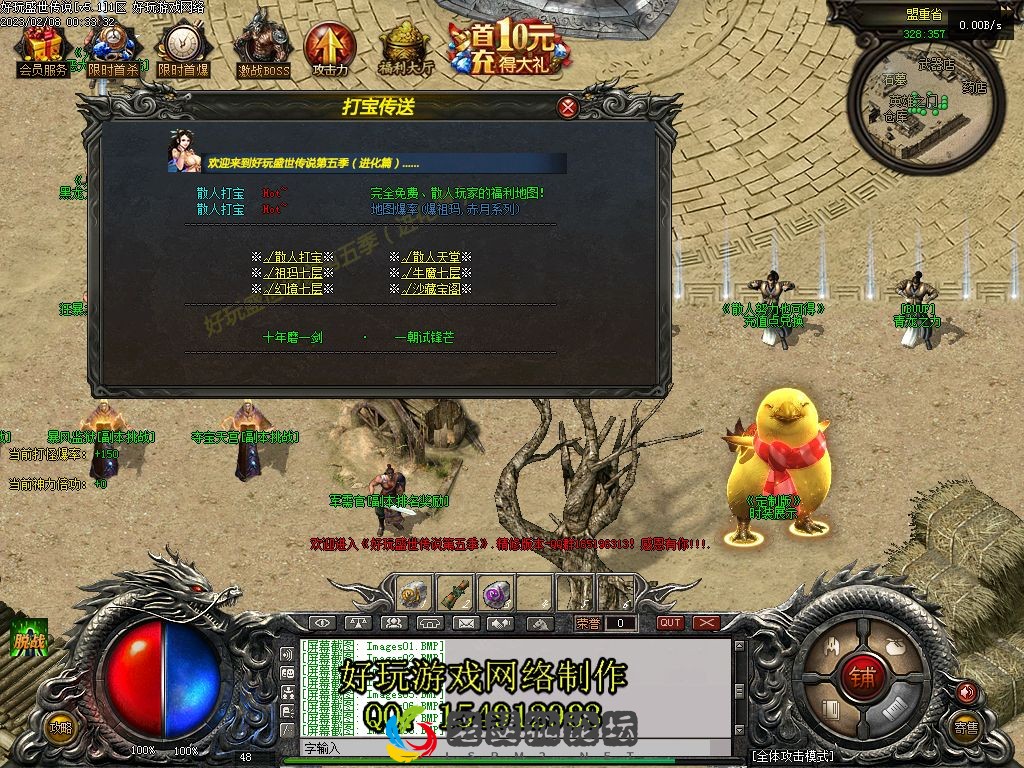Open the 激战BOSS menu

[263, 48]
